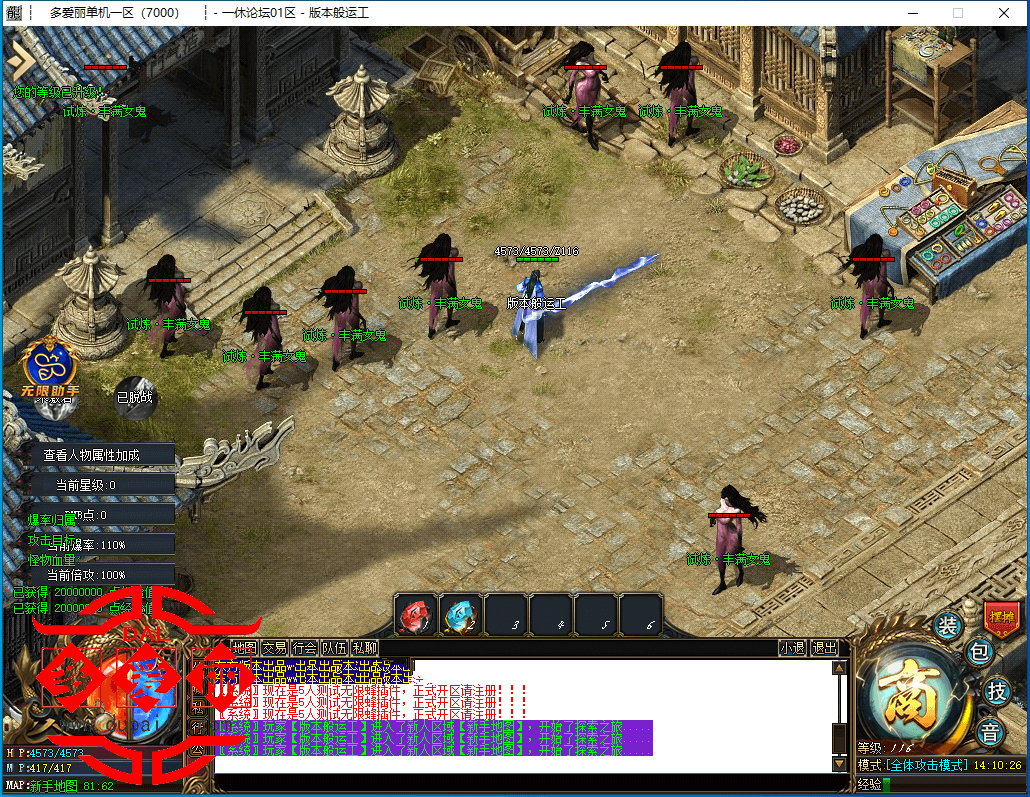Viewport: 1030px width, 797px height.
Task: Open skills with the 技 button
Action: pos(996,691)
